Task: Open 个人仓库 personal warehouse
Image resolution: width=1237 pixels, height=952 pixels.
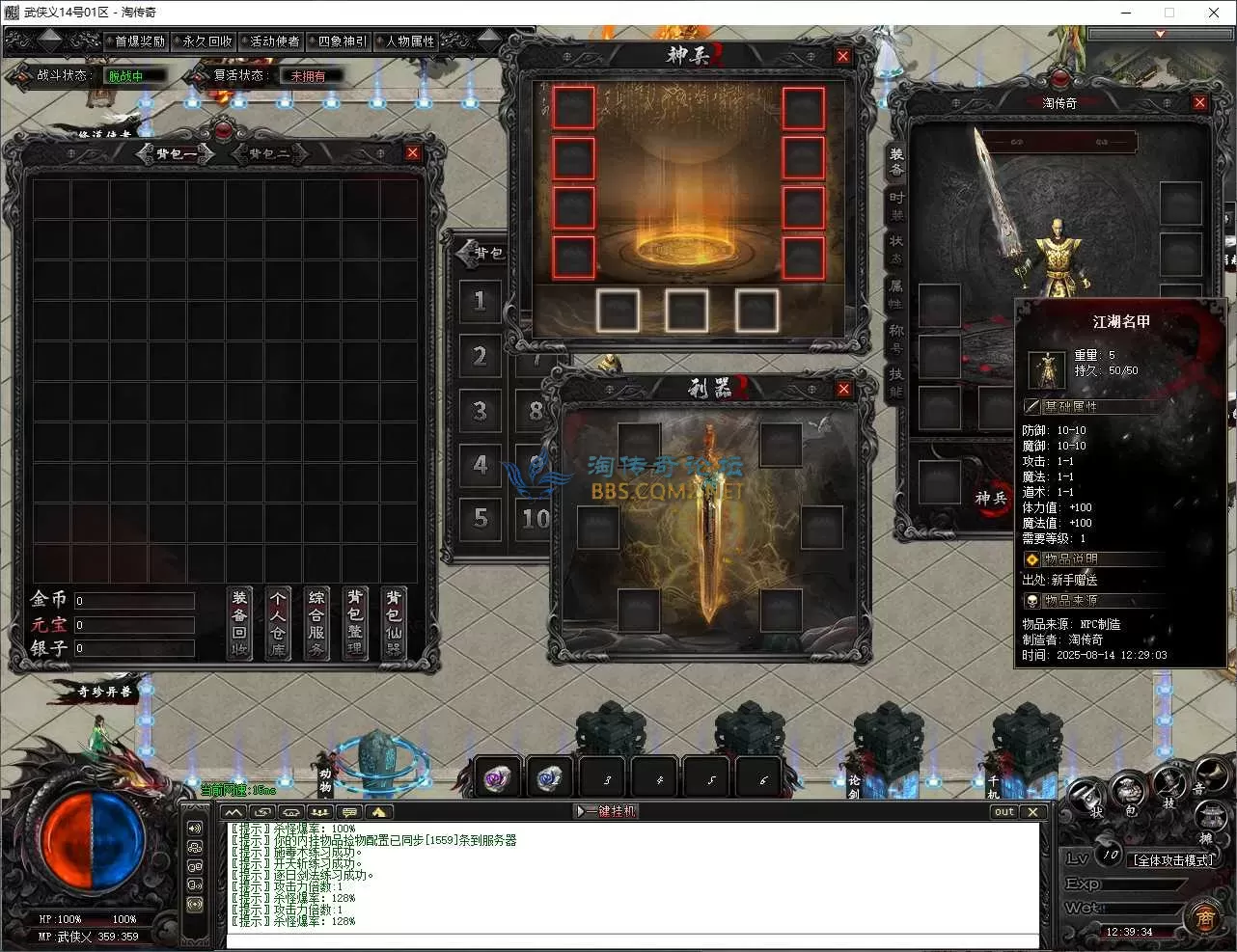Action: (x=278, y=623)
